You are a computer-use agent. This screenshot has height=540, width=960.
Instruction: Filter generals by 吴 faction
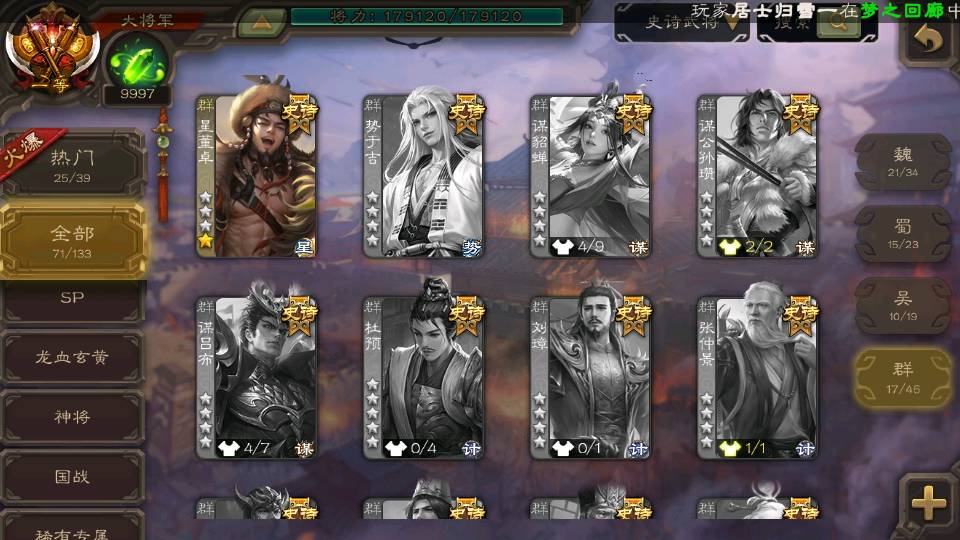tap(902, 305)
